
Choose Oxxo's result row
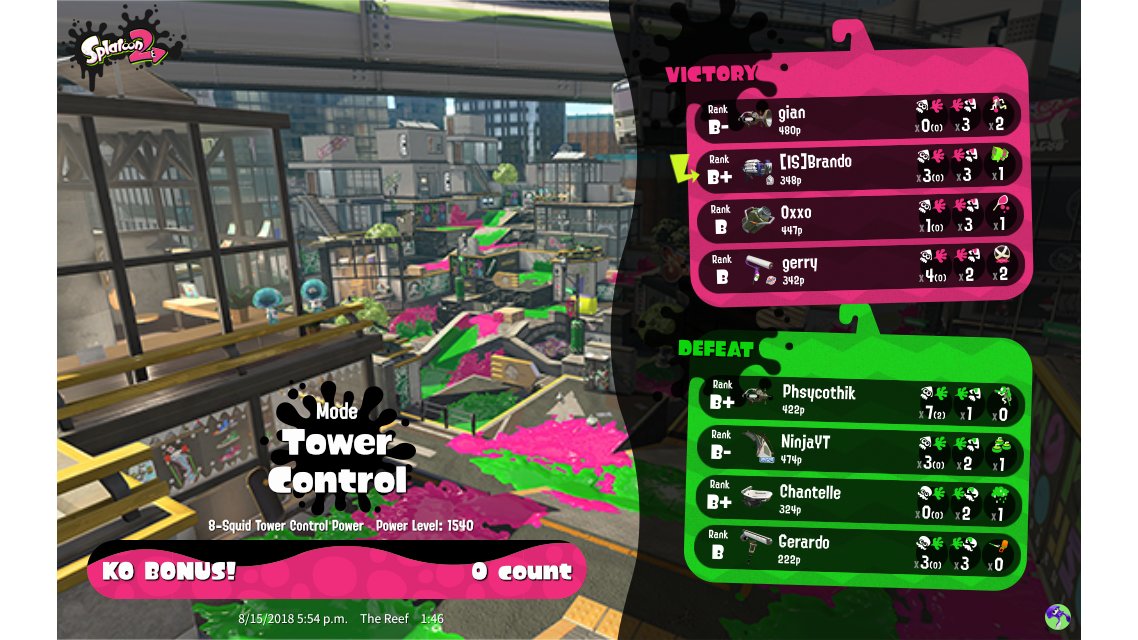858,218
